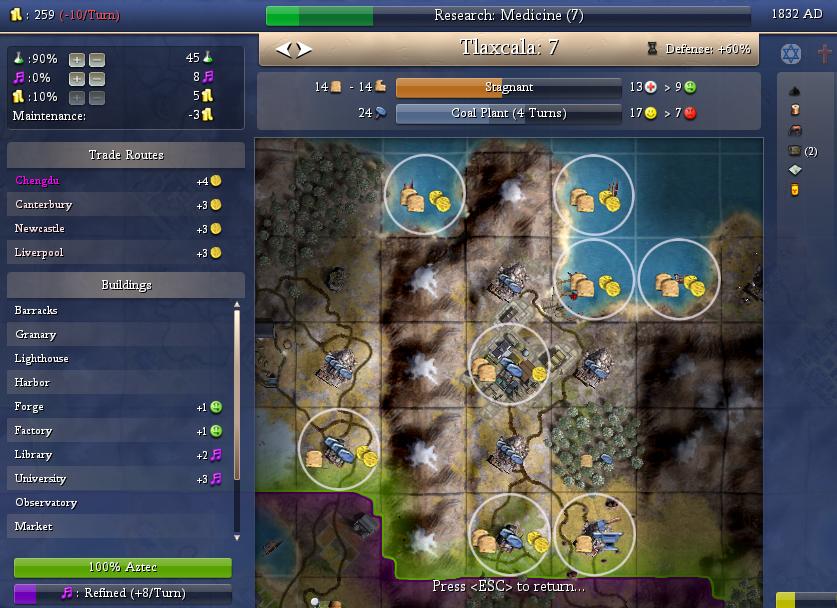837x608 pixels.
Task: Click the Star of David religion icon
Action: [790, 52]
